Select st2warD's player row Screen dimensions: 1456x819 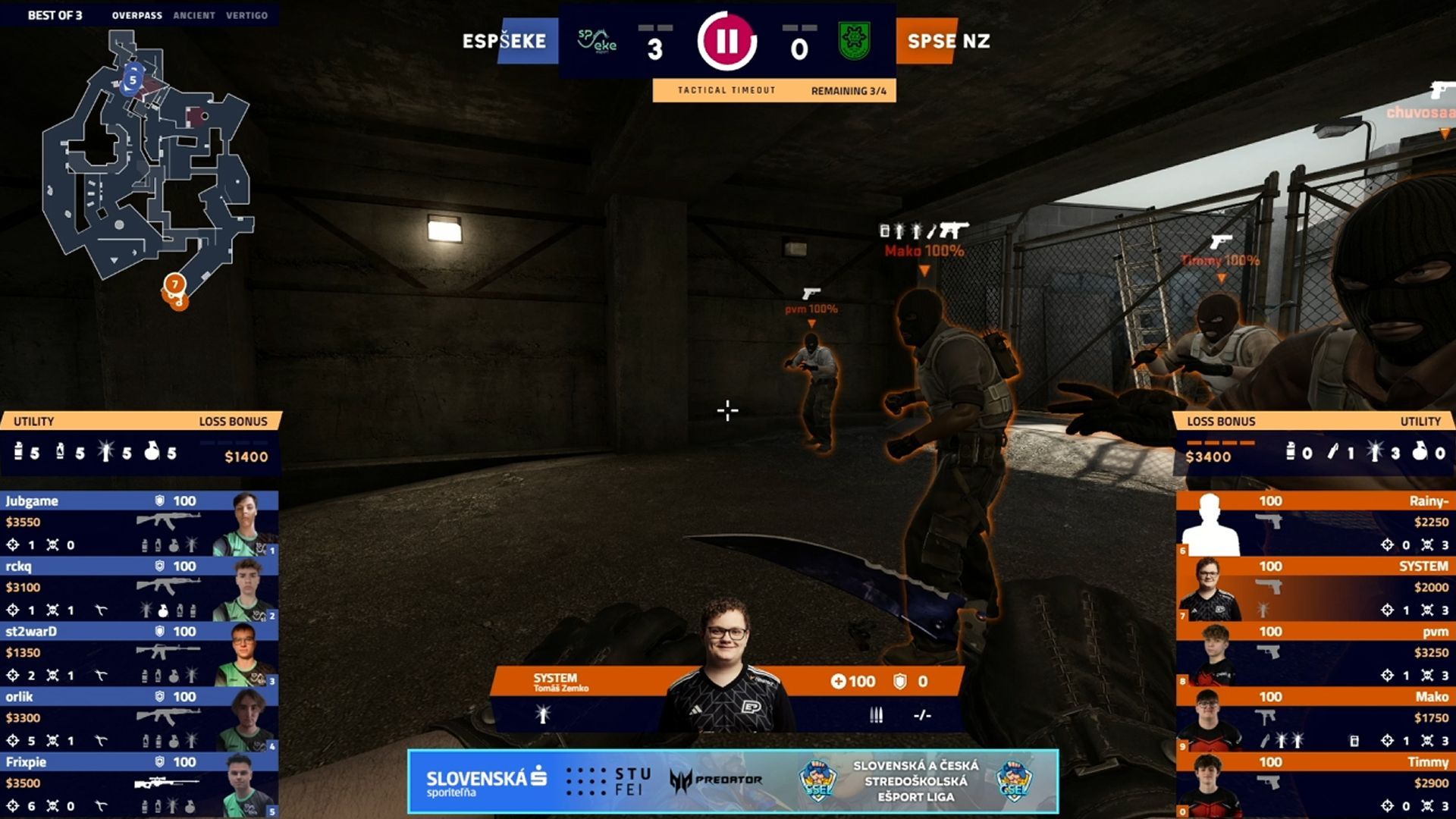click(140, 653)
